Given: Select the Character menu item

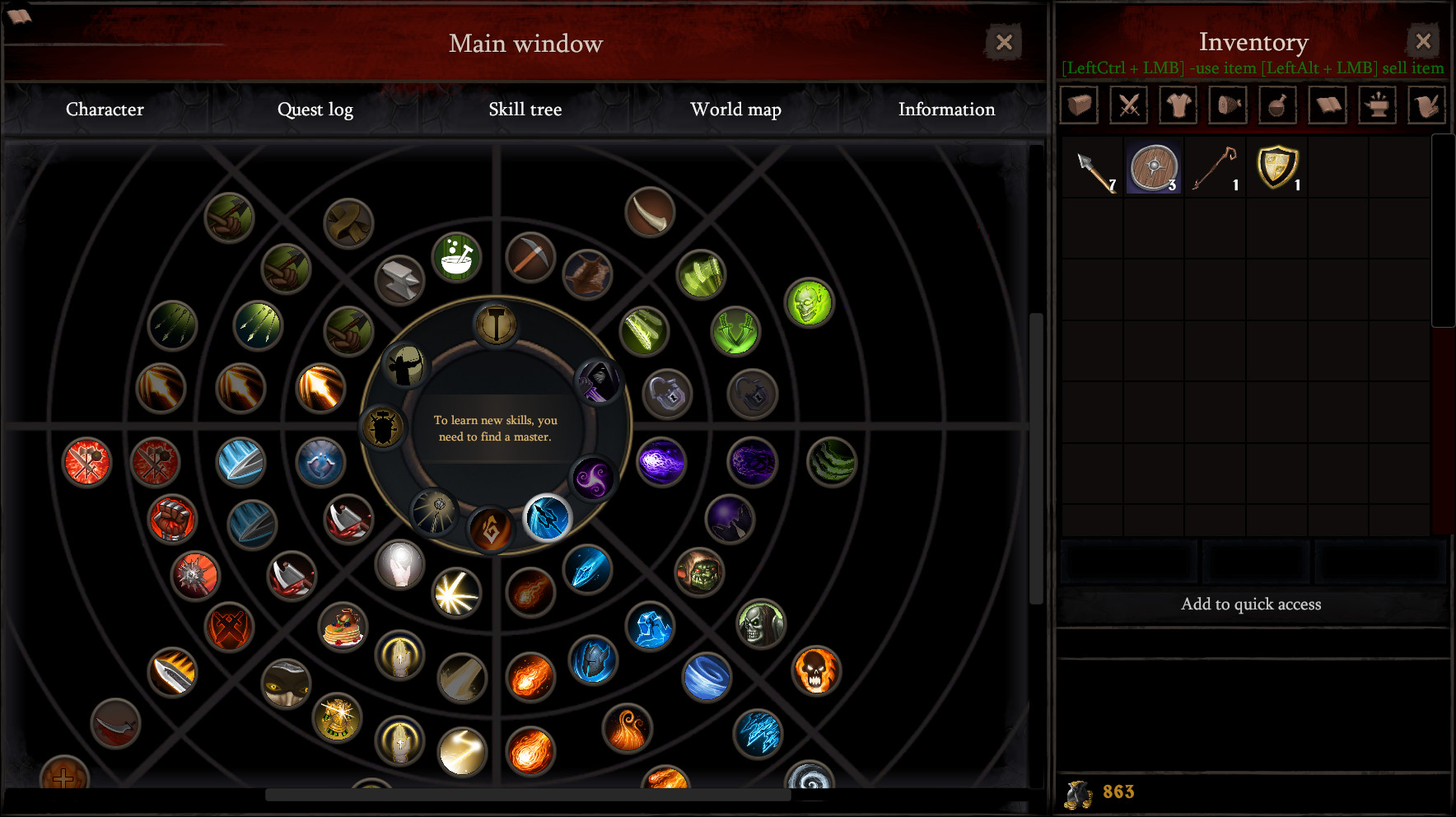Looking at the screenshot, I should [x=105, y=109].
